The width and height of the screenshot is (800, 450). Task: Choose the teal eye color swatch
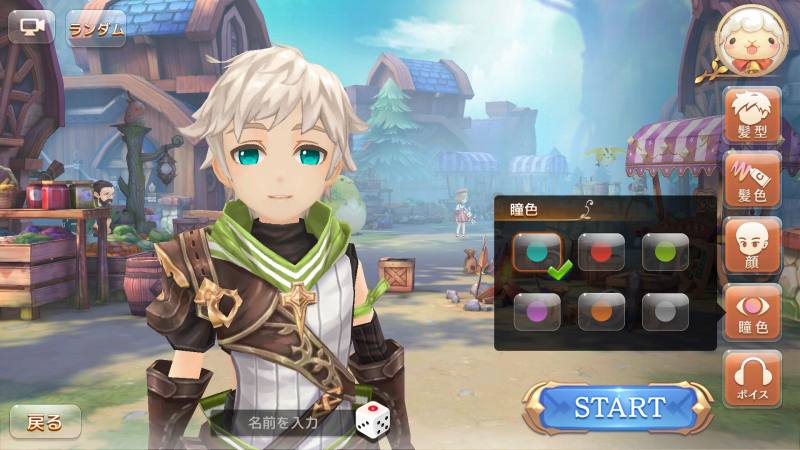(x=537, y=252)
